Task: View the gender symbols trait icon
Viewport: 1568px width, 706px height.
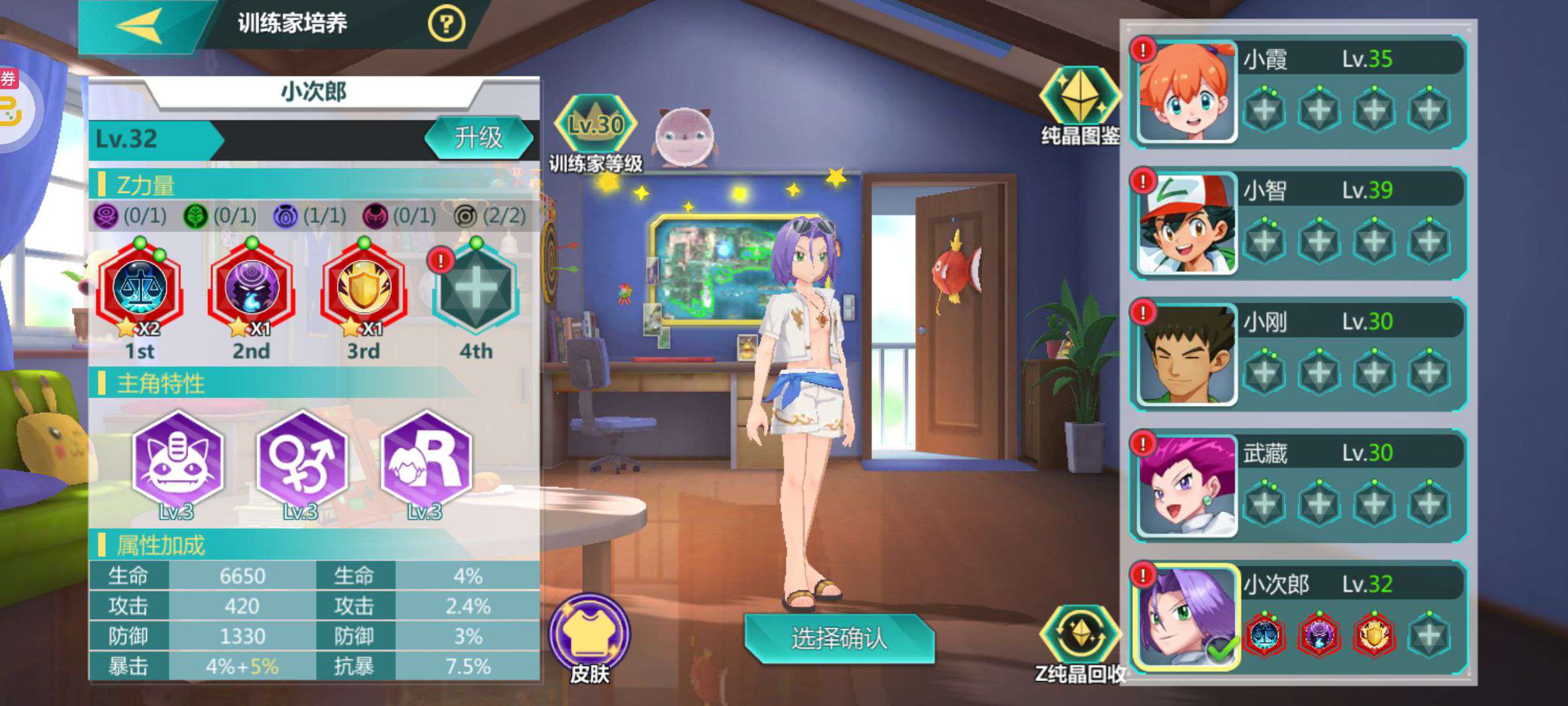Action: pyautogui.click(x=301, y=460)
